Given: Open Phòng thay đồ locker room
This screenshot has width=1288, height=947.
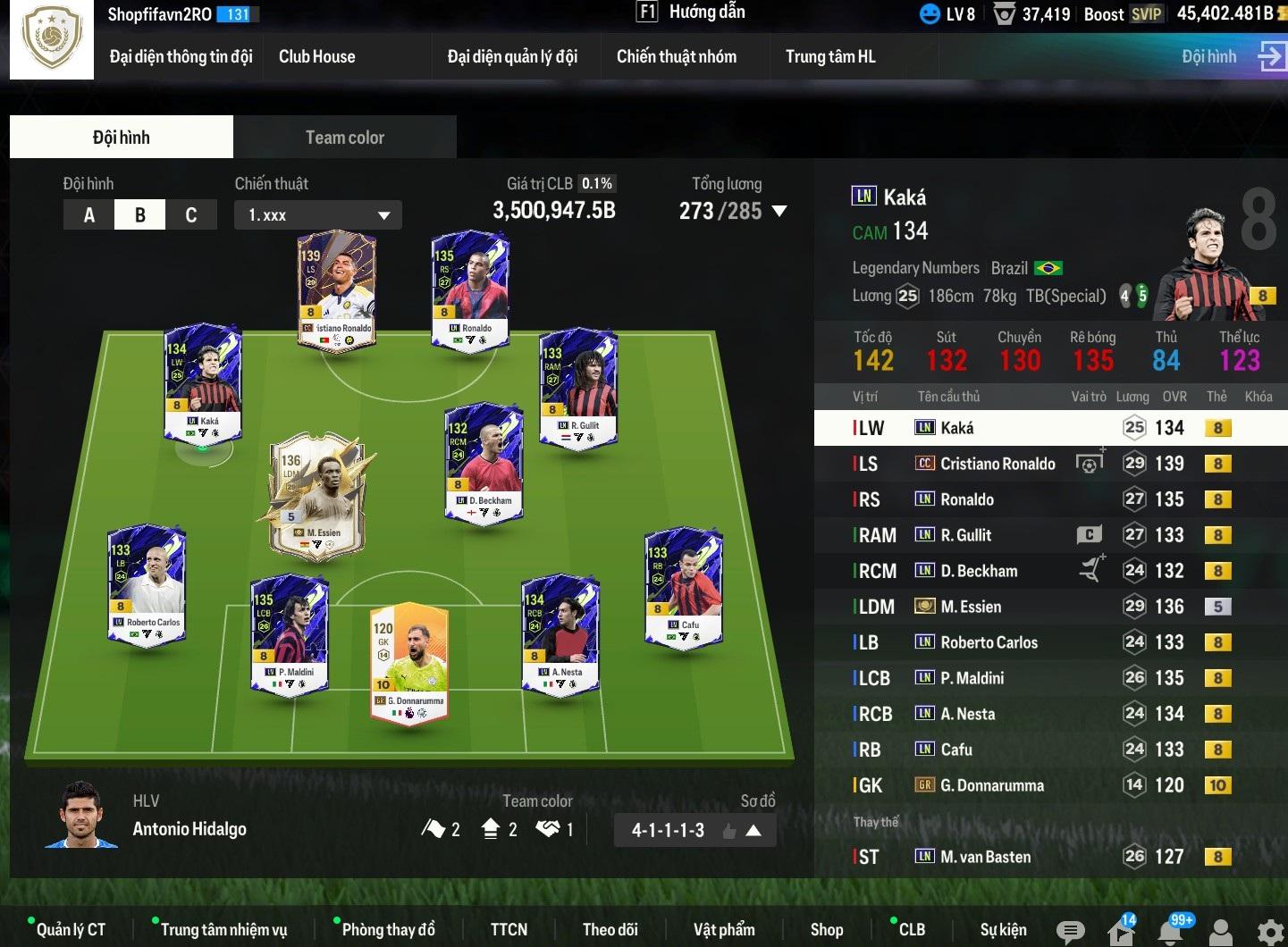Looking at the screenshot, I should click(x=388, y=930).
